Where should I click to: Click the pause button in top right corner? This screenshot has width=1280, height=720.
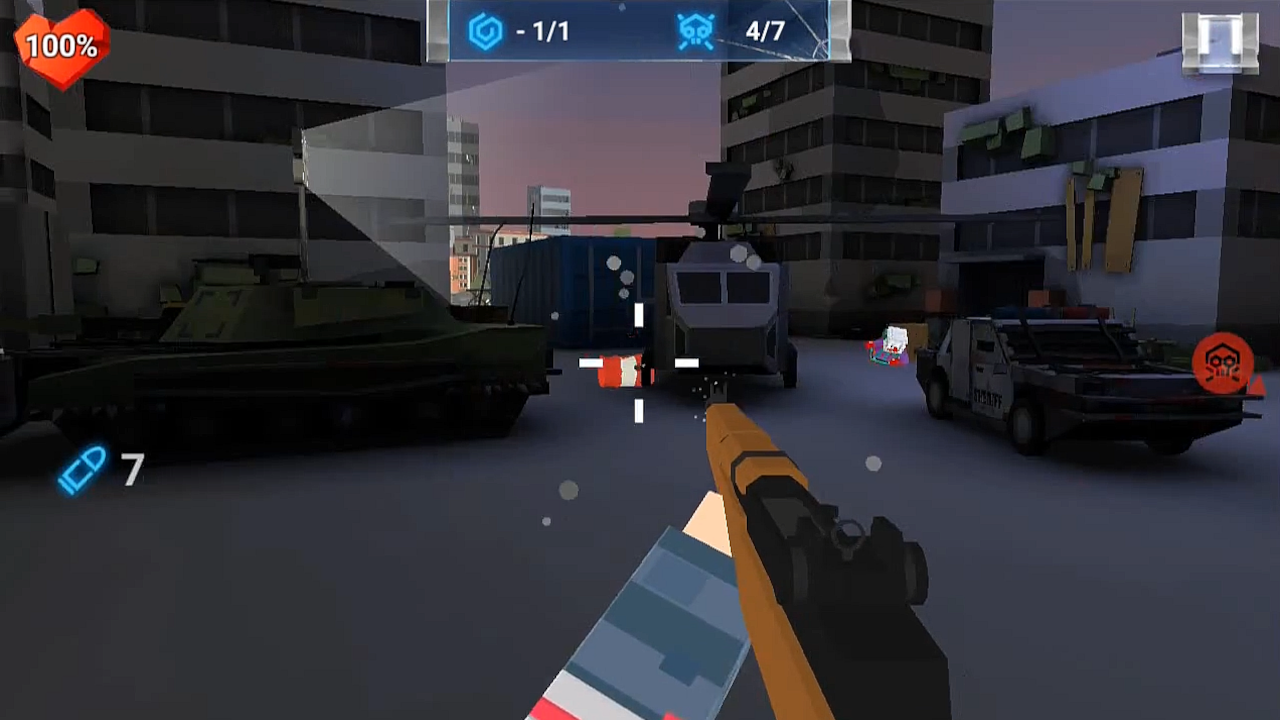pyautogui.click(x=1218, y=38)
